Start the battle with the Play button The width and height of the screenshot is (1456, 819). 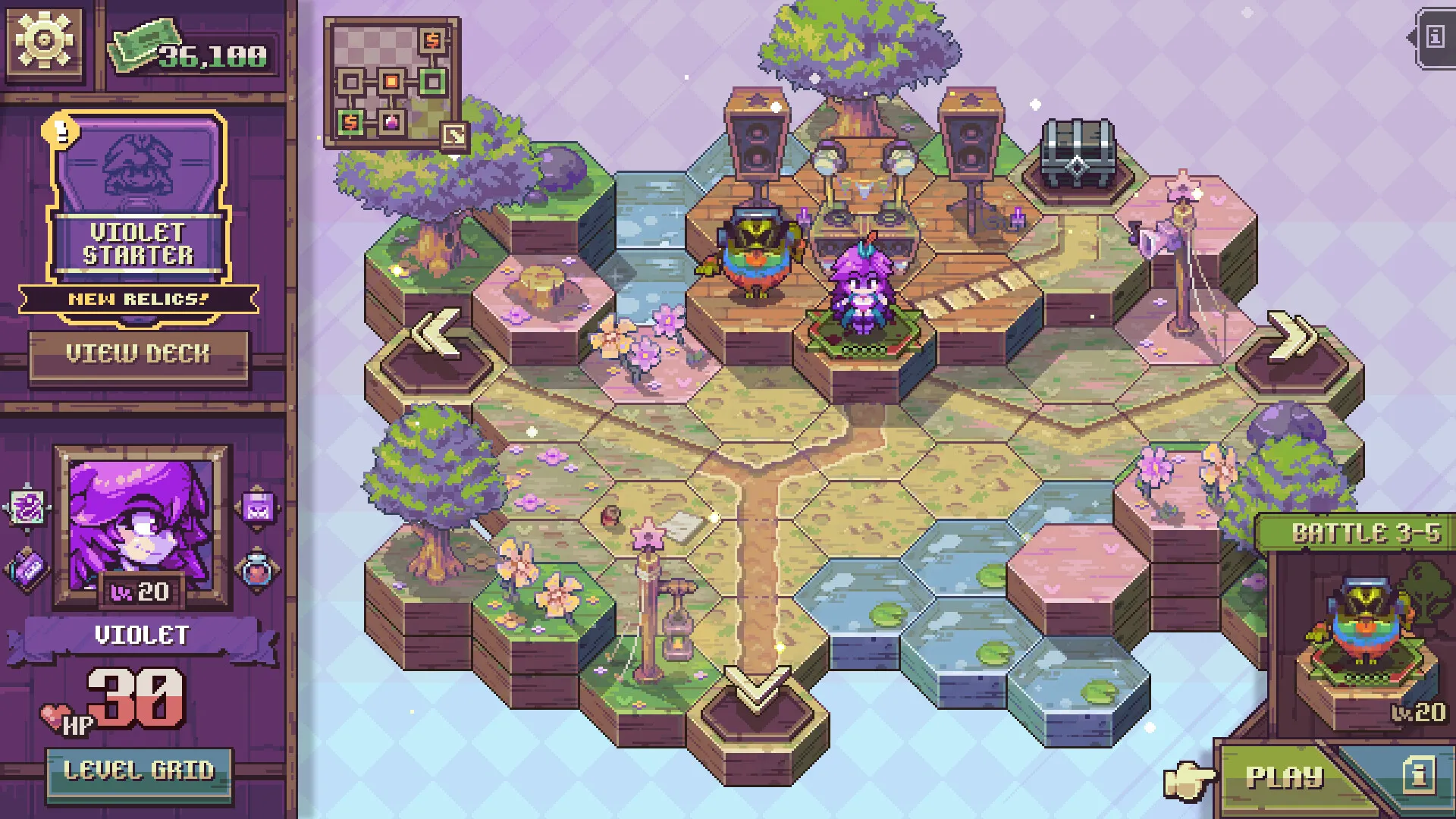[x=1285, y=777]
